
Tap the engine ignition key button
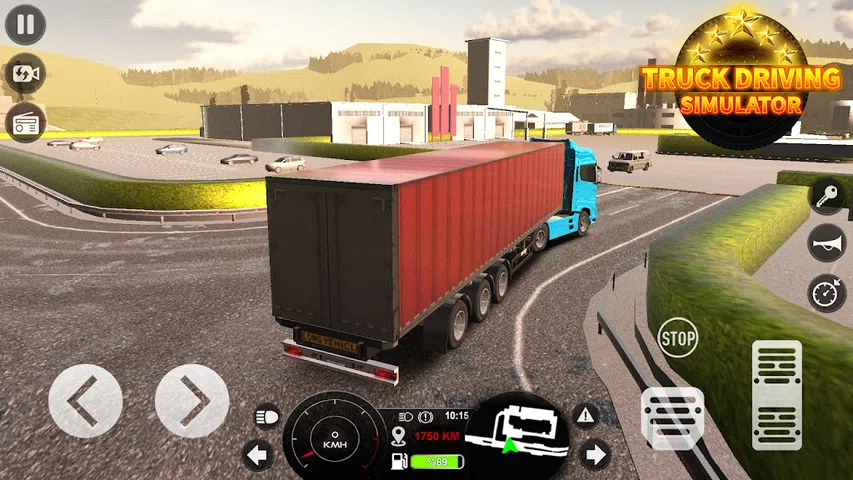click(827, 194)
